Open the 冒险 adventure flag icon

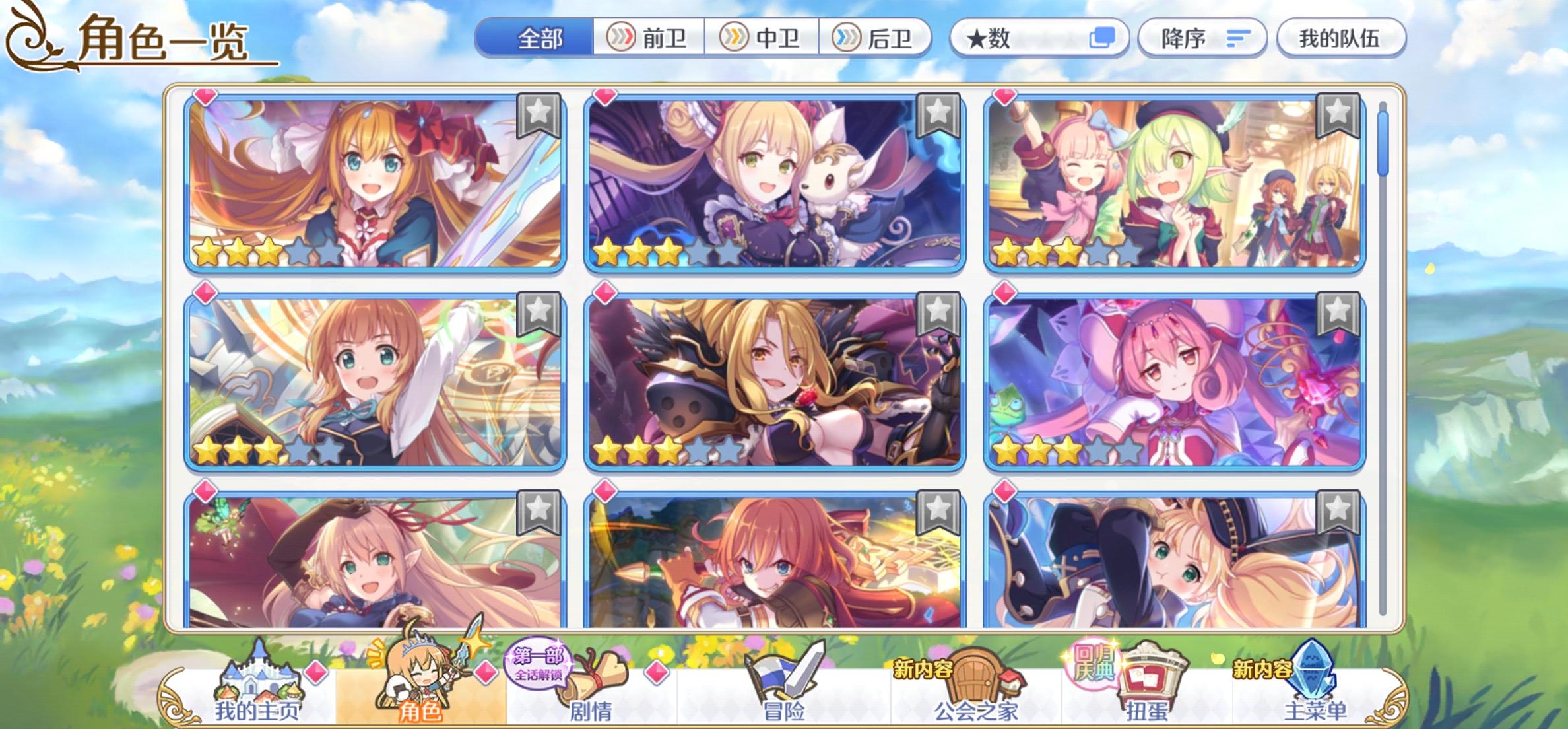tap(782, 676)
